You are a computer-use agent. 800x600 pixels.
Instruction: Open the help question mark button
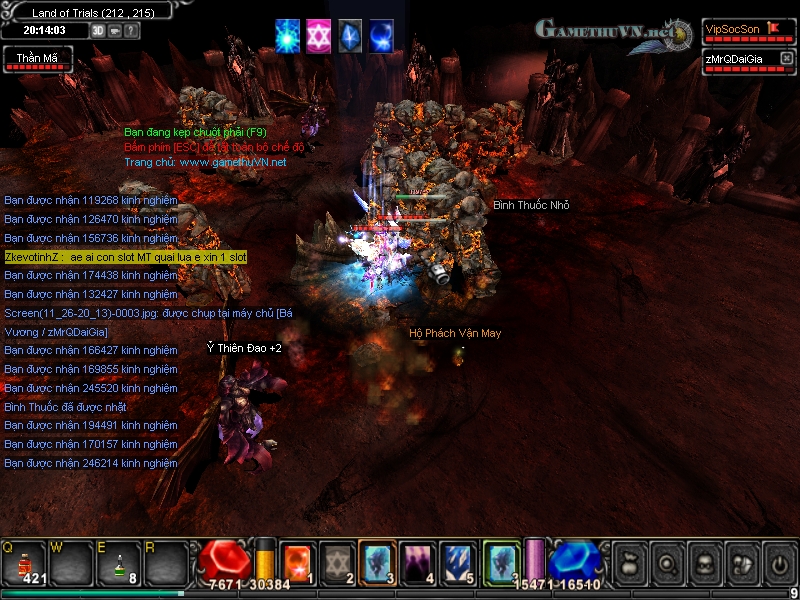tap(132, 30)
